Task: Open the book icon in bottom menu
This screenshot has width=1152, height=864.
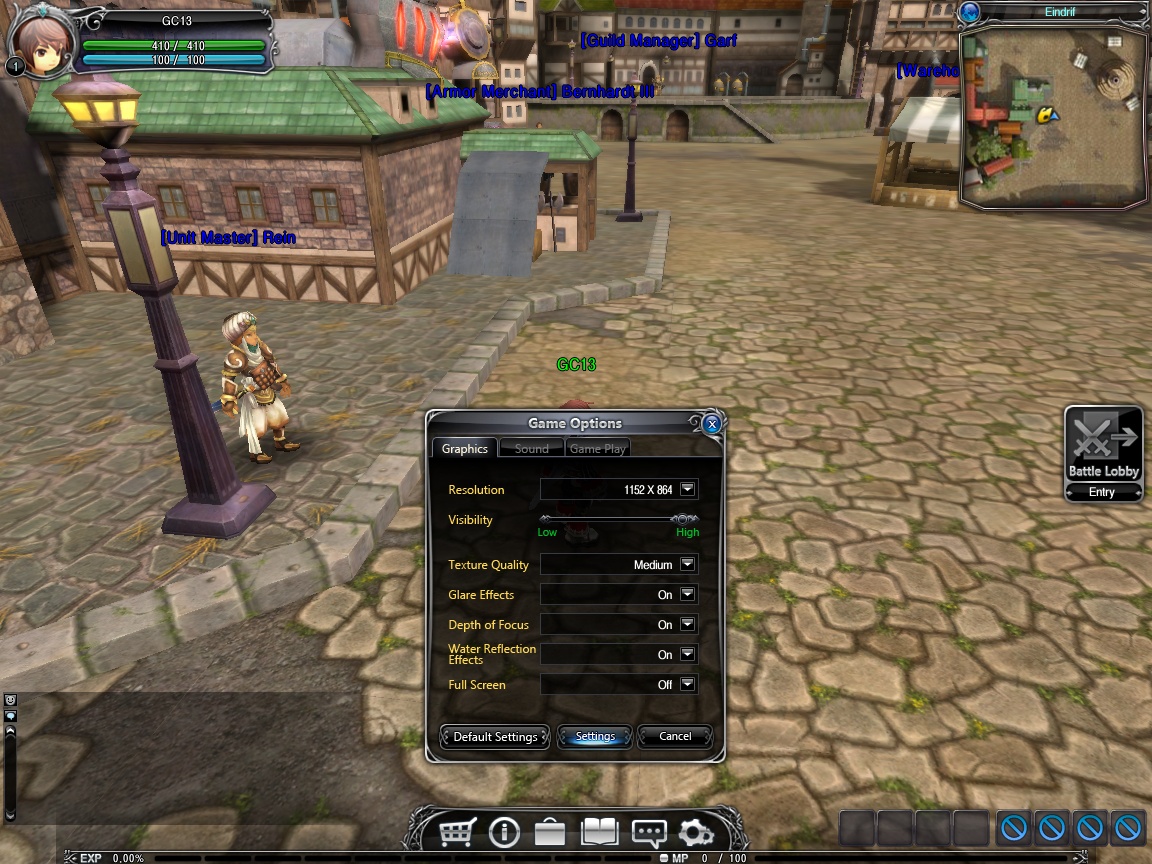Action: [601, 832]
